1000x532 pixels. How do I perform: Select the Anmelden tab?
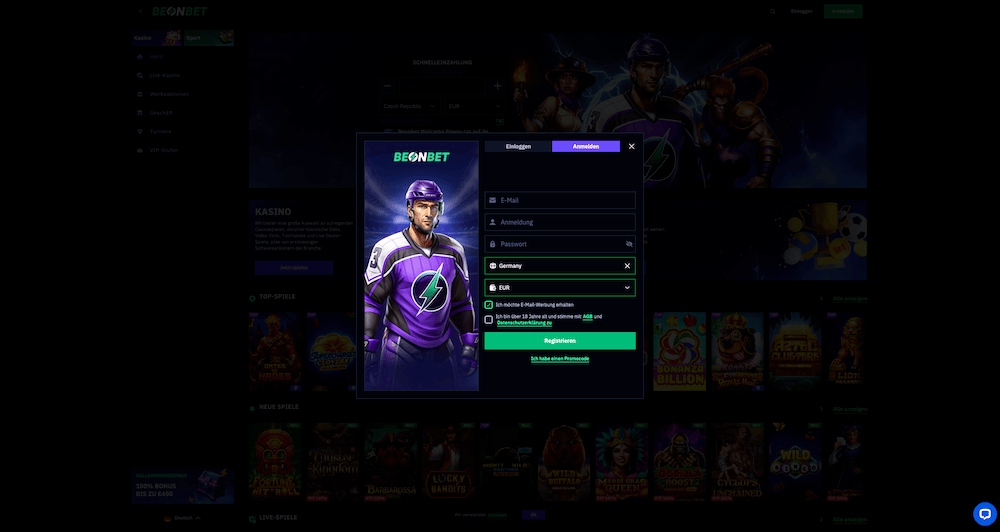click(586, 146)
